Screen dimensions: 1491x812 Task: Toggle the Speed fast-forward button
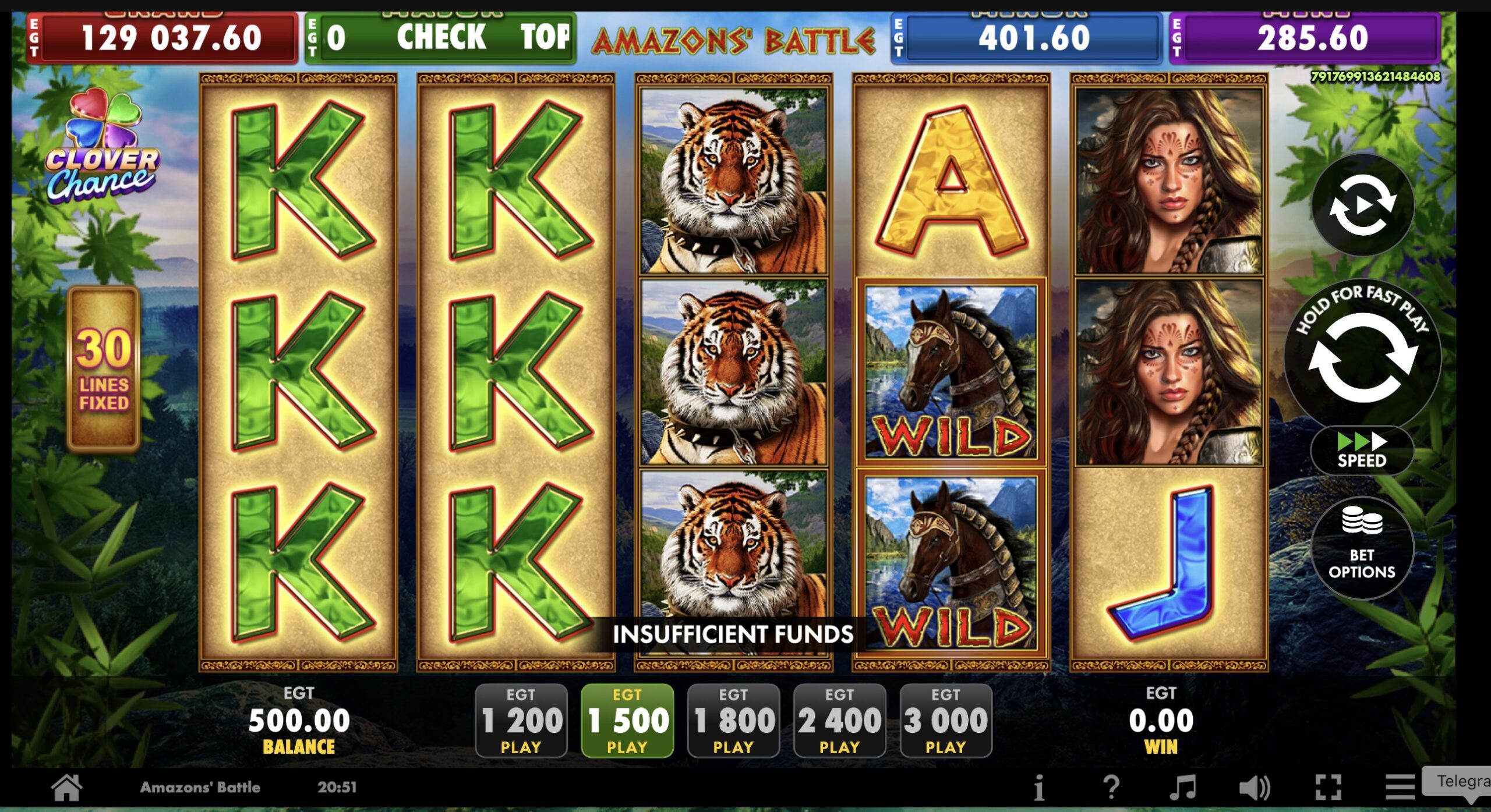point(1362,451)
